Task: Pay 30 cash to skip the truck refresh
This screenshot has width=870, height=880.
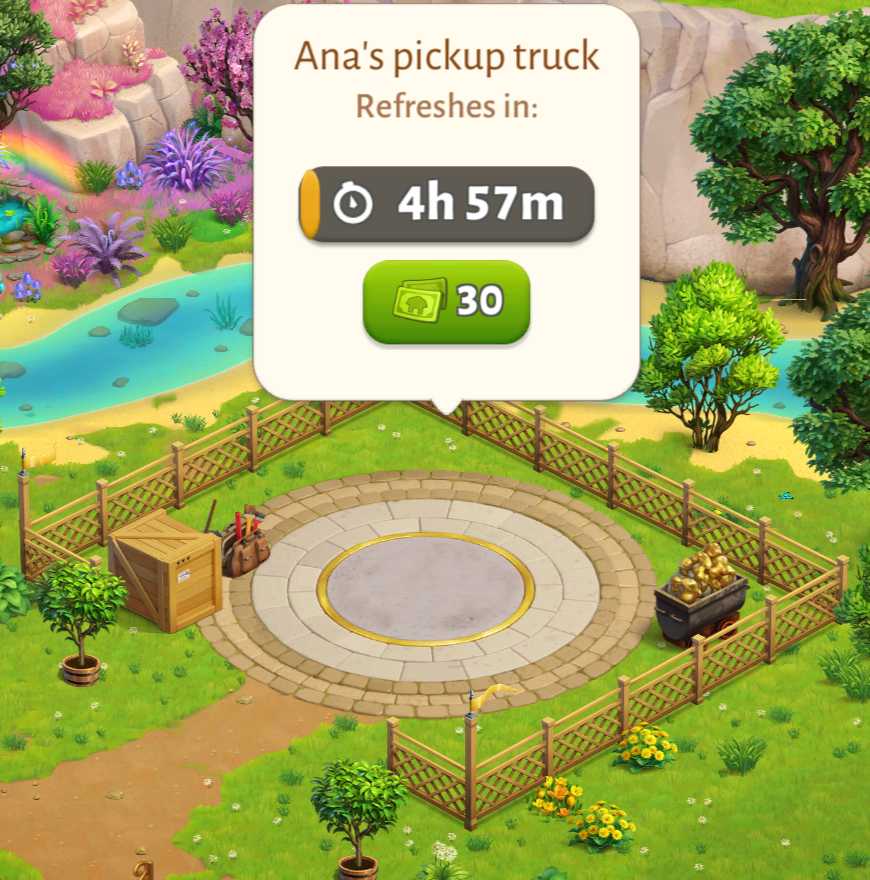Action: click(446, 301)
